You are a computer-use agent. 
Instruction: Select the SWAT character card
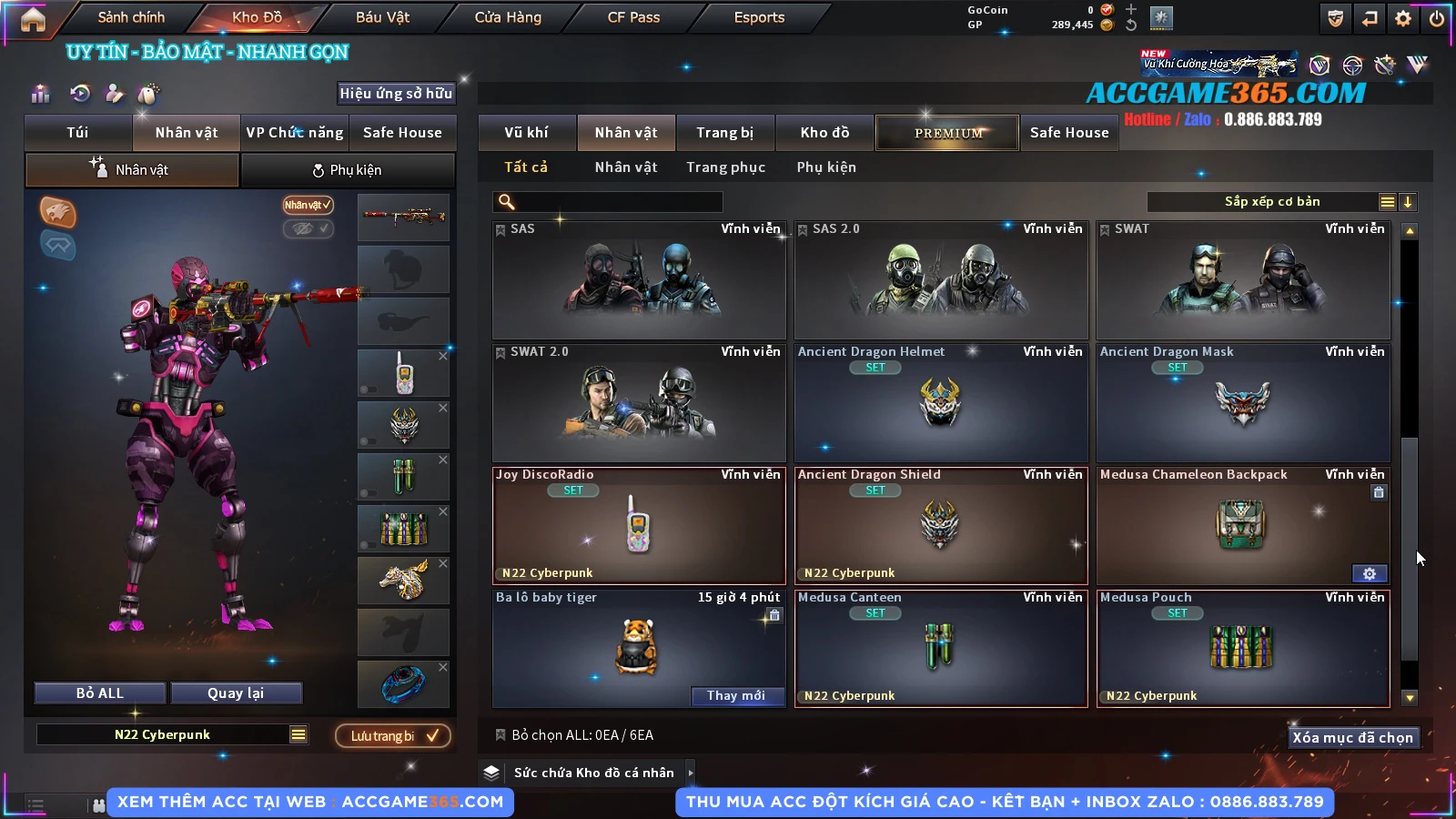point(1243,282)
